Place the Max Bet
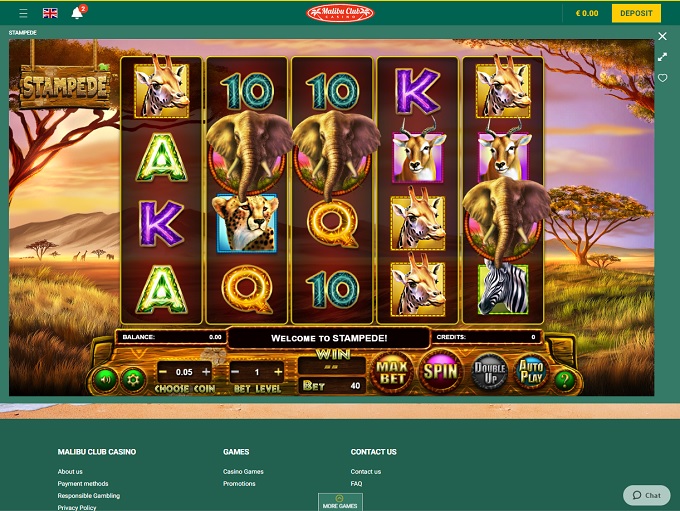This screenshot has height=511, width=680. click(393, 373)
